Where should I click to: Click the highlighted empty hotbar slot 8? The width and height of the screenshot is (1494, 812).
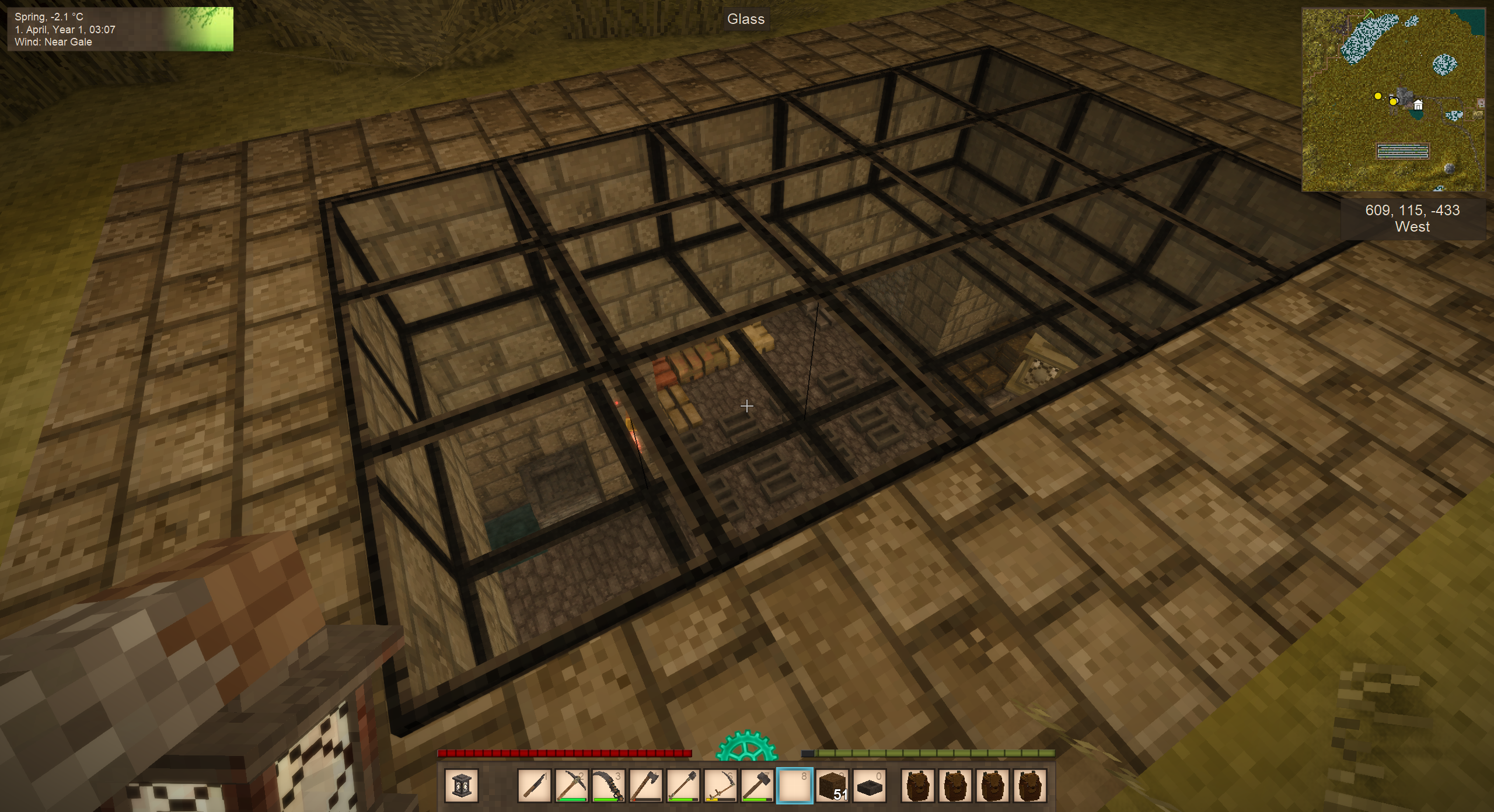795,786
